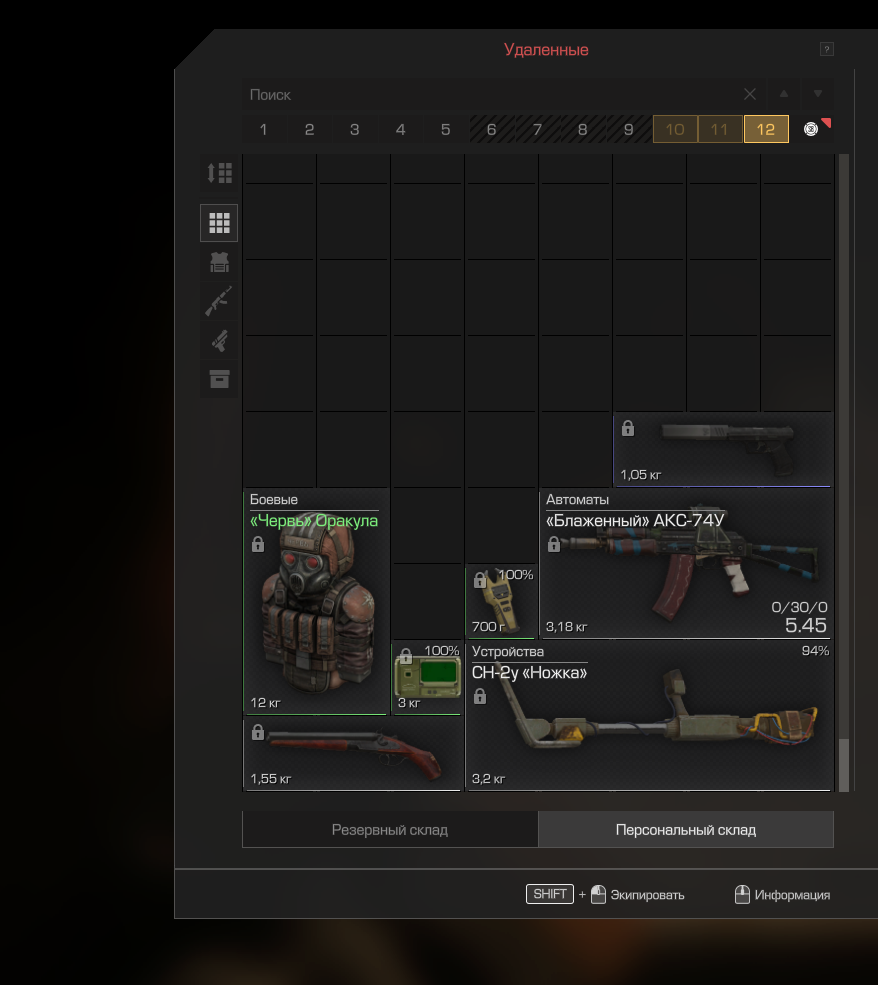
Task: Select the «Червь» Оракула armor suit
Action: [x=316, y=610]
